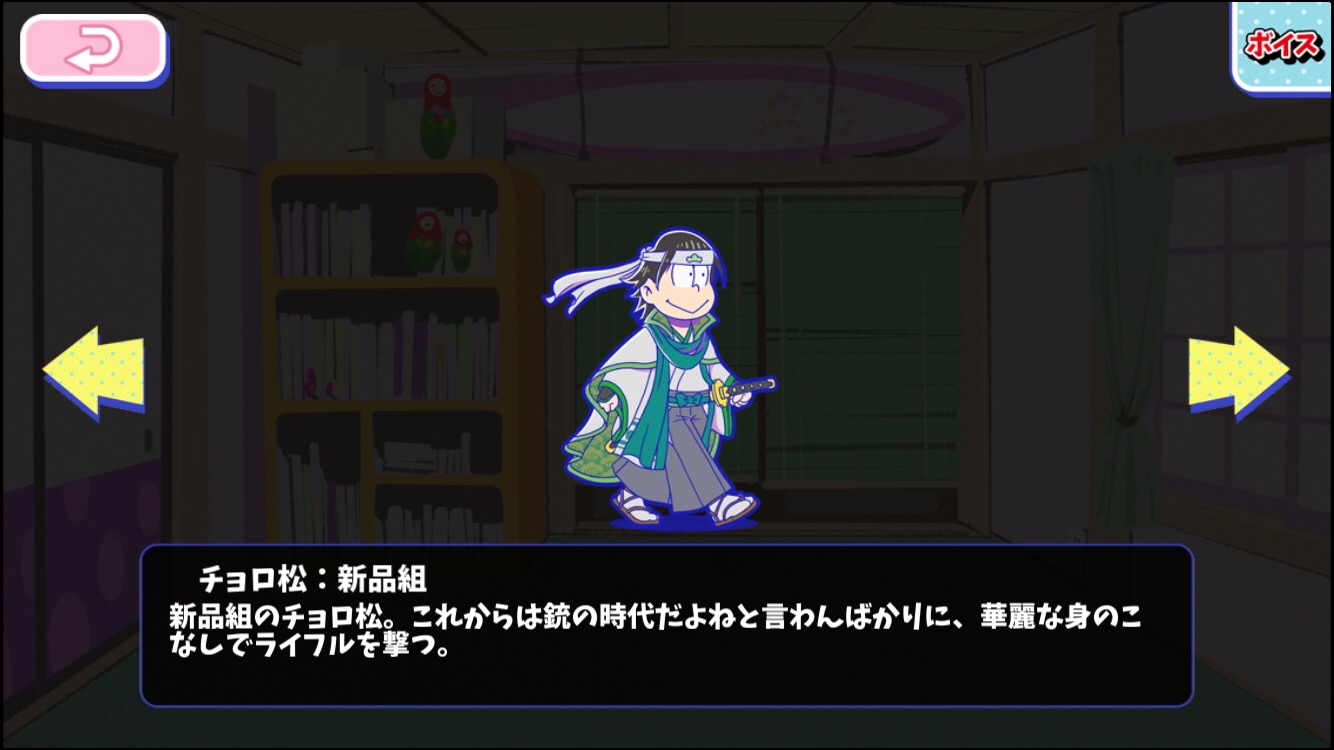Screen dimensions: 1334x750
Task: Tap Choromatsu's katana
Action: click(x=745, y=385)
